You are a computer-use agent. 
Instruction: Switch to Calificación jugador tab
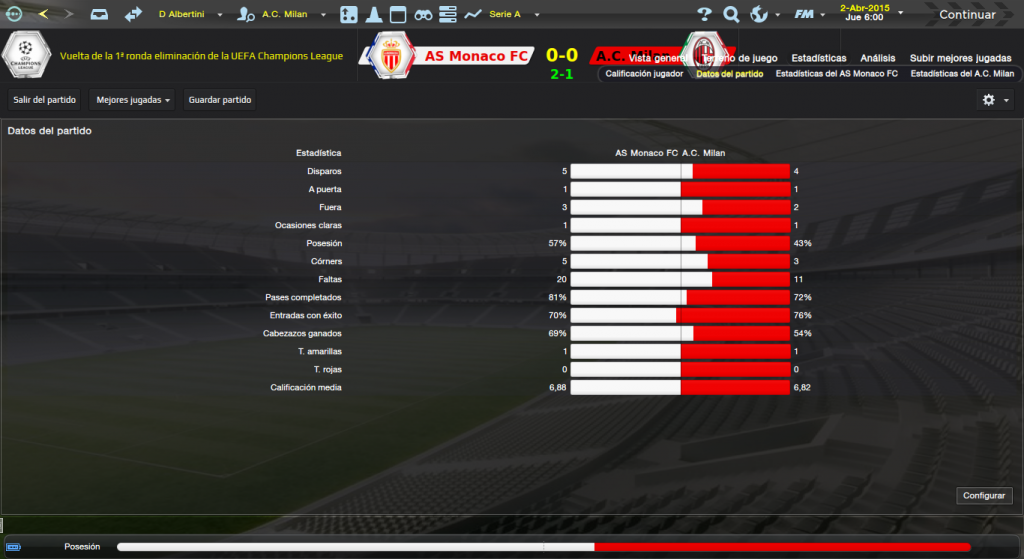644,74
